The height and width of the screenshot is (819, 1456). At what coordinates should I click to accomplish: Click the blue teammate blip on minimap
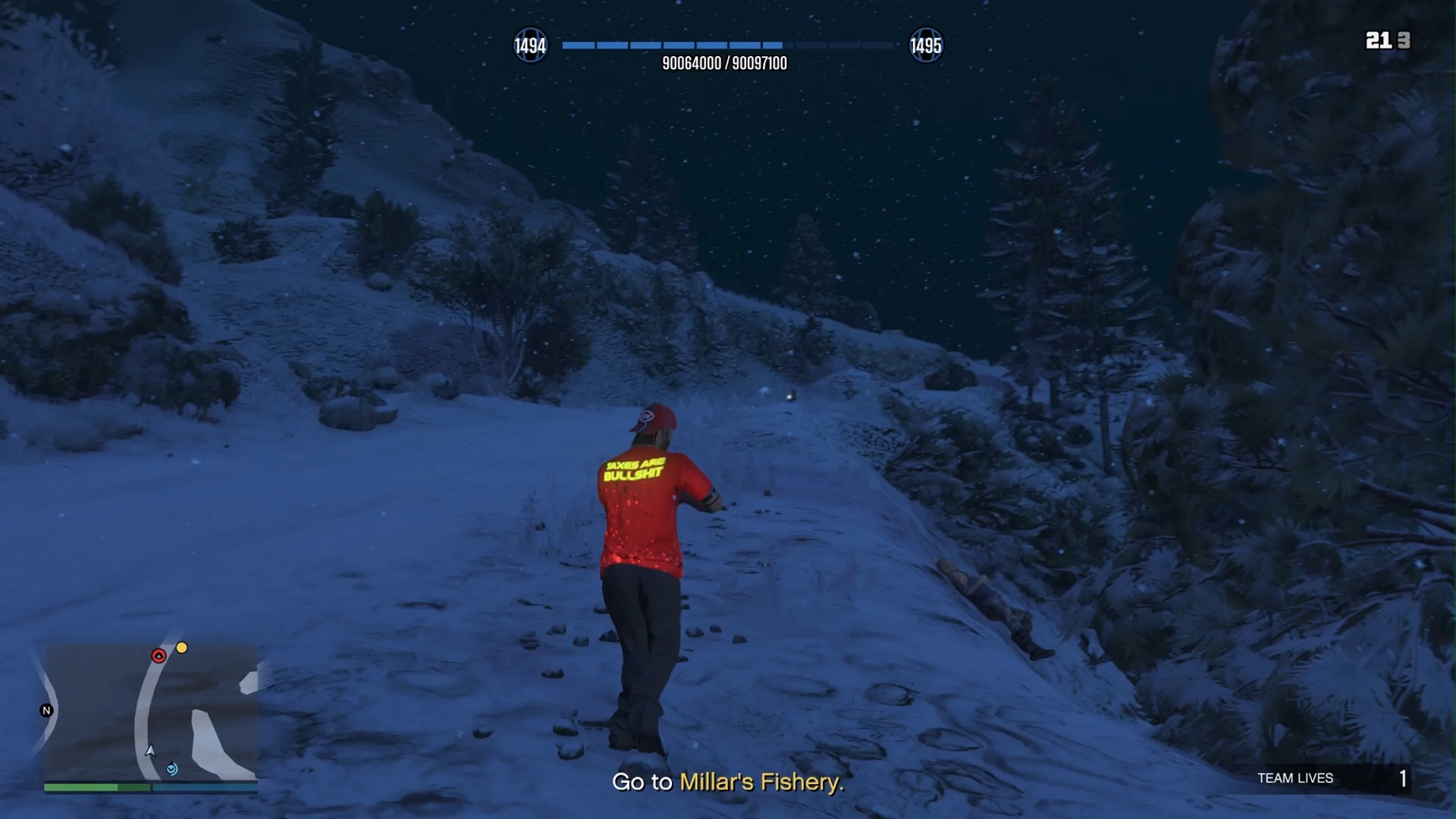tap(172, 769)
